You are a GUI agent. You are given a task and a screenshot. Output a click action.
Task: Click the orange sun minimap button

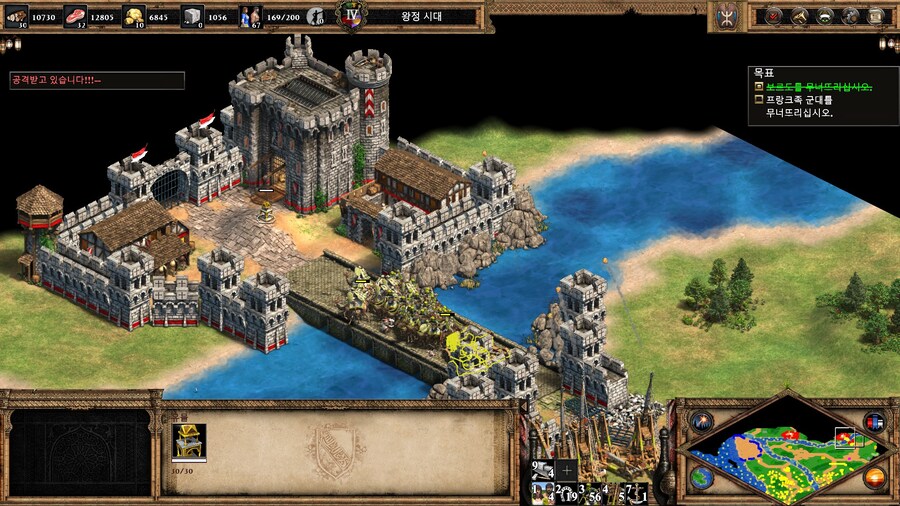pyautogui.click(x=875, y=478)
